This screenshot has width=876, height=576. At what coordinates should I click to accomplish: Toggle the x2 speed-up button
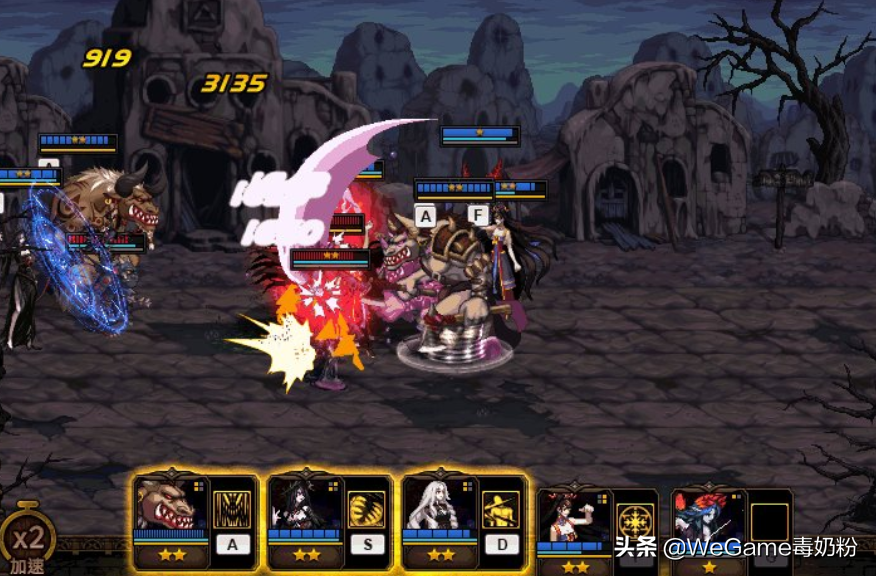tap(27, 541)
